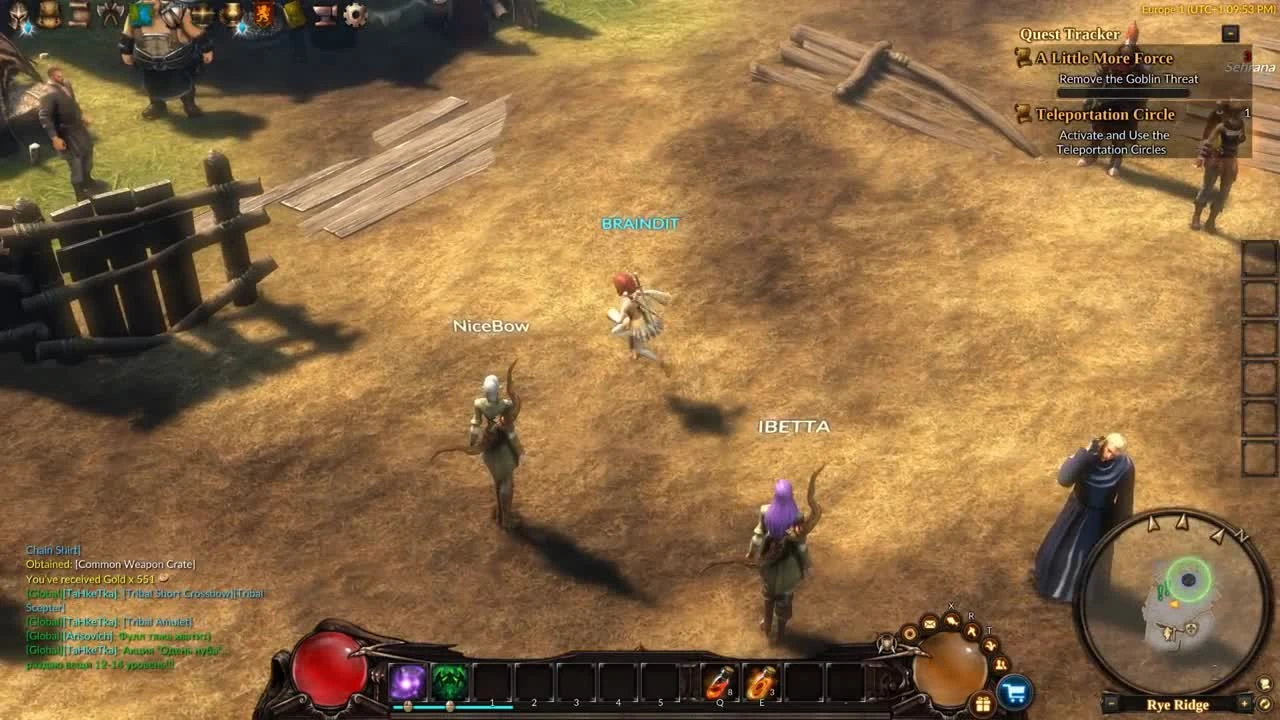Image resolution: width=1280 pixels, height=720 pixels.
Task: Open the party menu icon labeled T
Action: pyautogui.click(x=992, y=645)
